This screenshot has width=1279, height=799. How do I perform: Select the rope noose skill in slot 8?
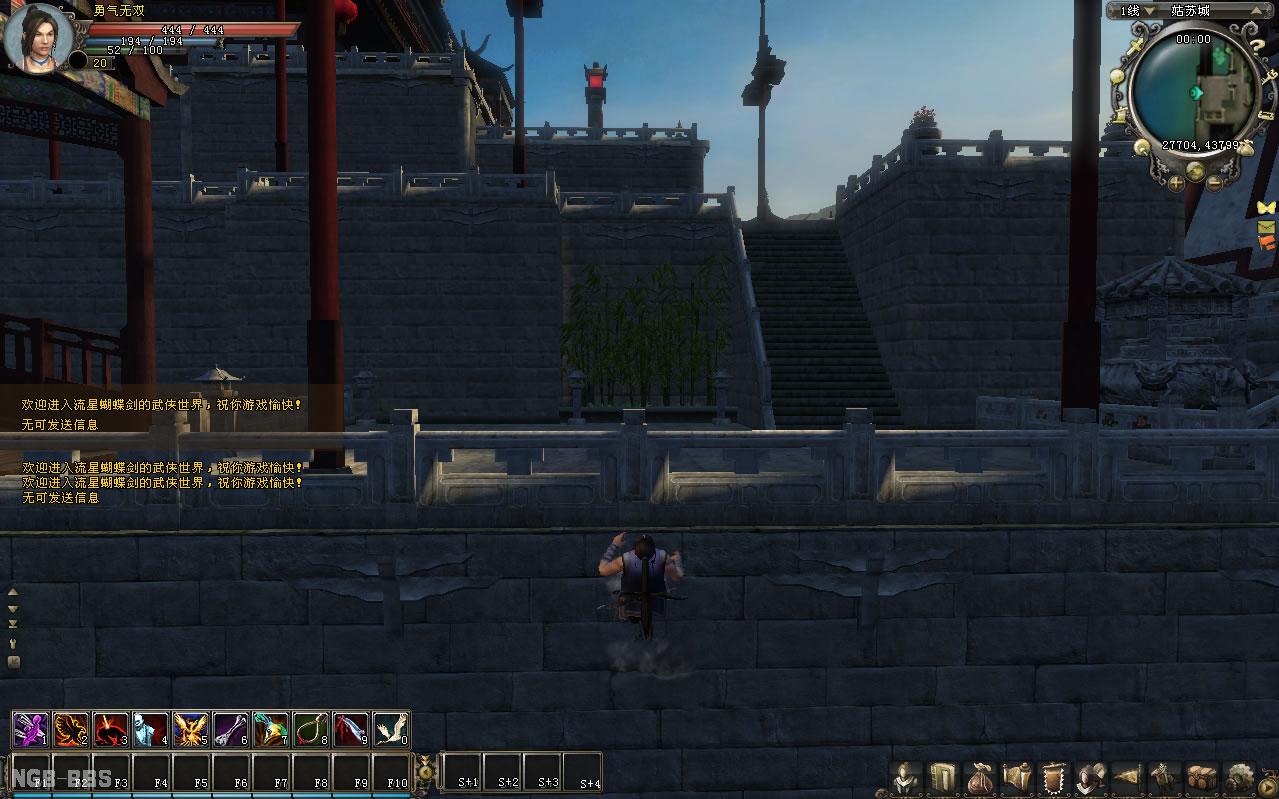311,729
